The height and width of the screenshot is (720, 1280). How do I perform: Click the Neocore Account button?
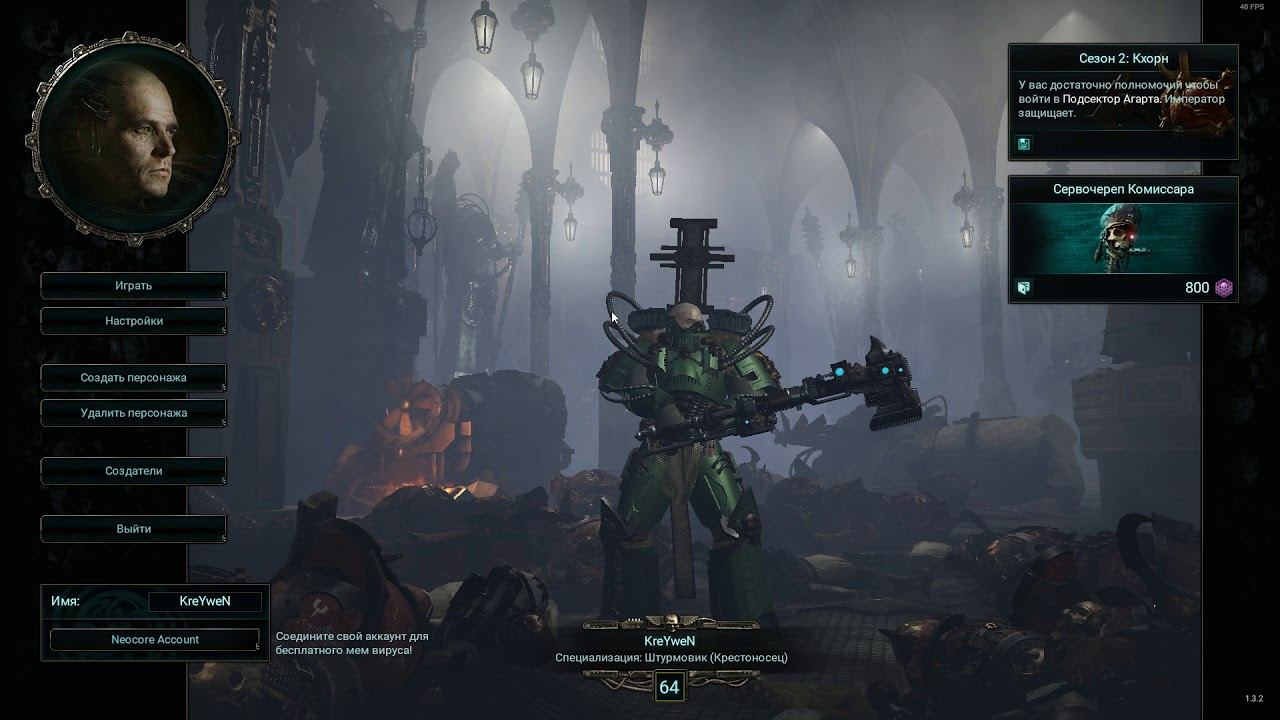(x=155, y=640)
